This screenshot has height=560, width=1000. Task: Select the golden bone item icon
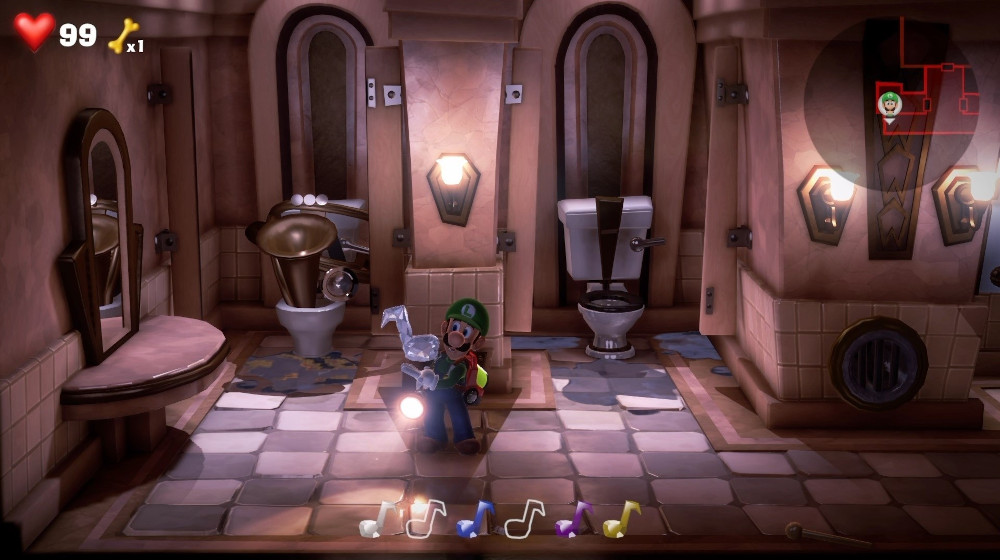[122, 36]
